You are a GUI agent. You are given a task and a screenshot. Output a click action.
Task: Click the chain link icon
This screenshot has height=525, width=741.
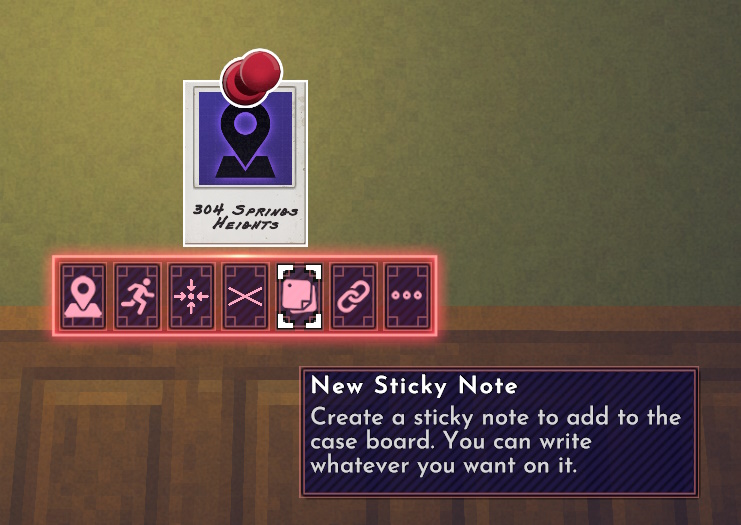[353, 296]
